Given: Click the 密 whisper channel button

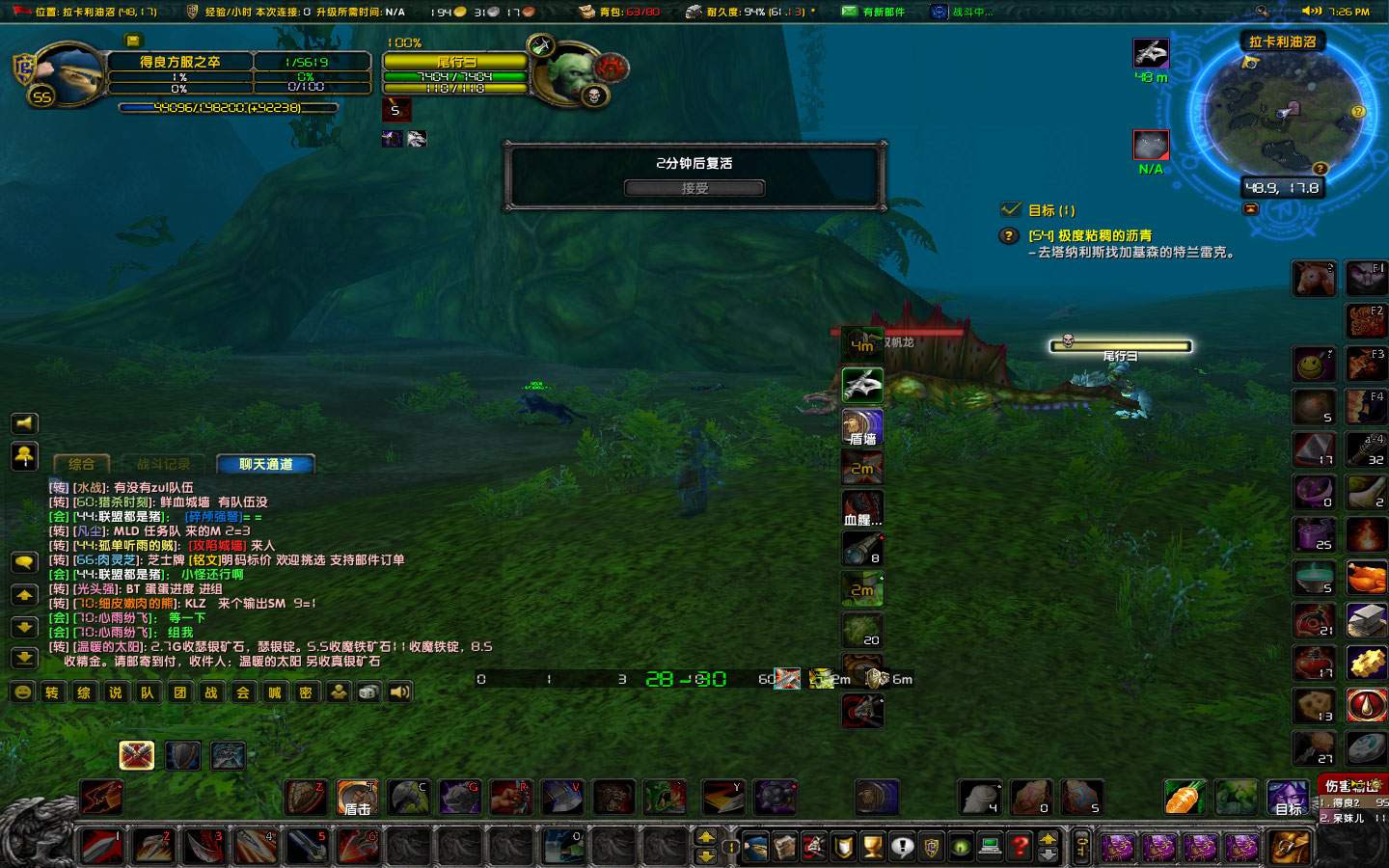Looking at the screenshot, I should pyautogui.click(x=306, y=692).
